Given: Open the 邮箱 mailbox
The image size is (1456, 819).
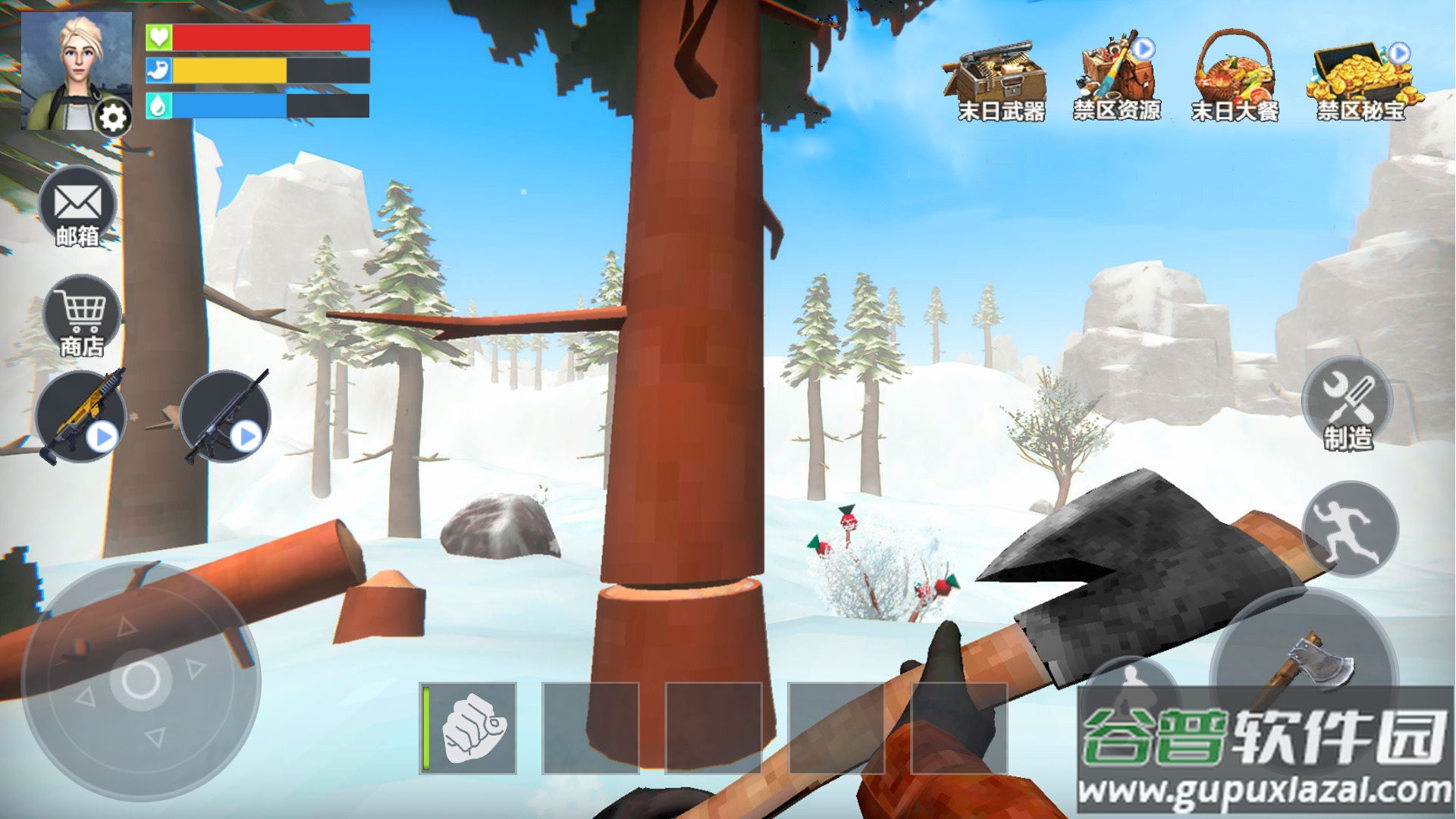Looking at the screenshot, I should (77, 208).
